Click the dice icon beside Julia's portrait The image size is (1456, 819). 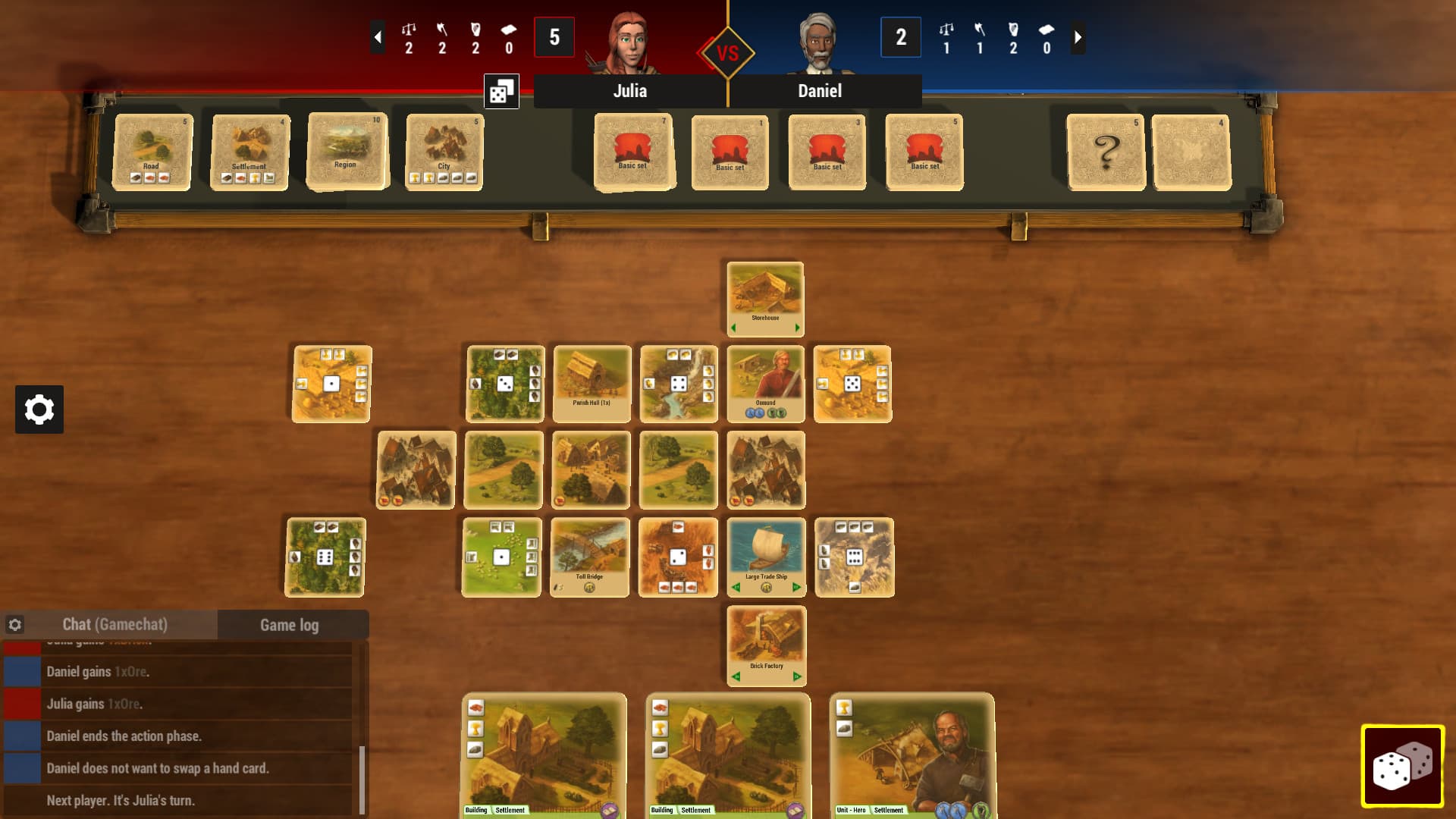[x=502, y=90]
